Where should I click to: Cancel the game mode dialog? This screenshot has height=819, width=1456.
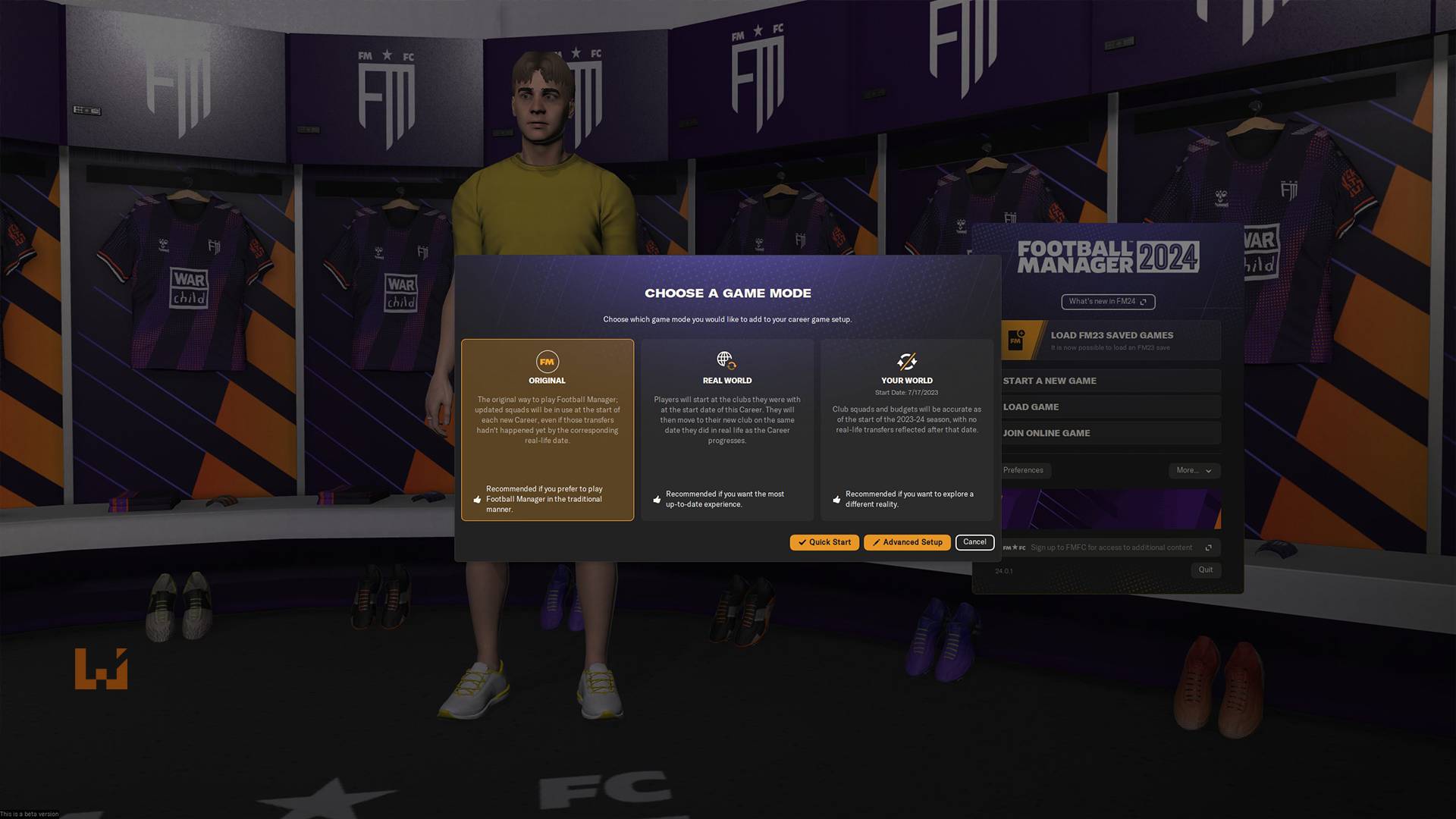[x=974, y=542]
